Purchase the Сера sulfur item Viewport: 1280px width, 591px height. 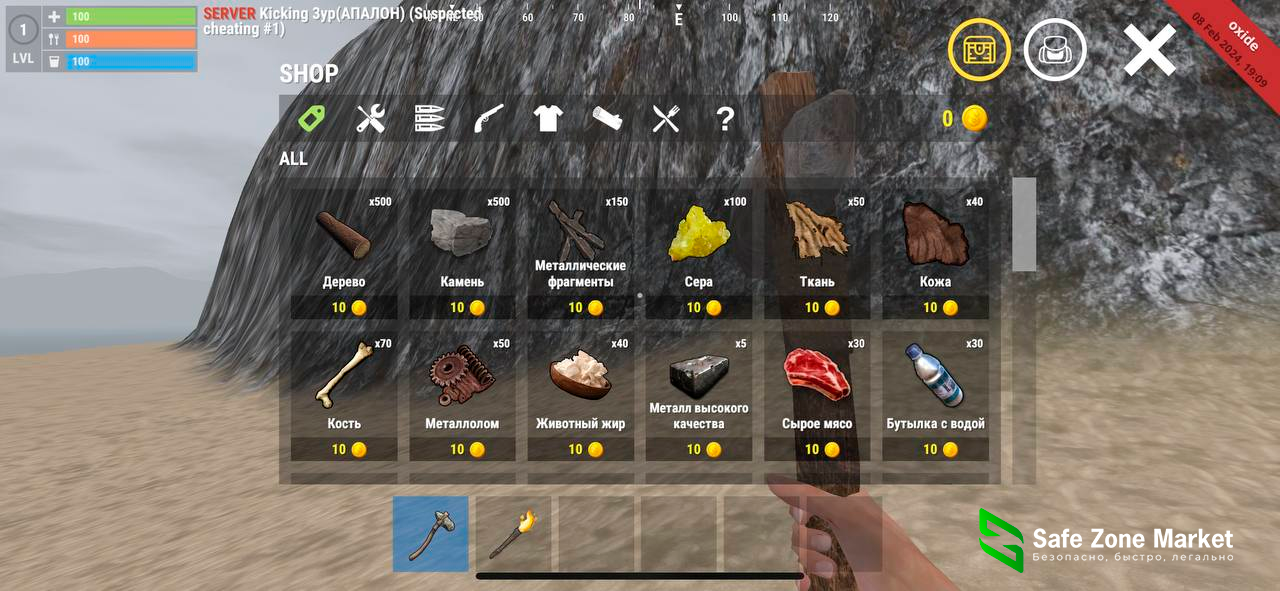click(699, 254)
